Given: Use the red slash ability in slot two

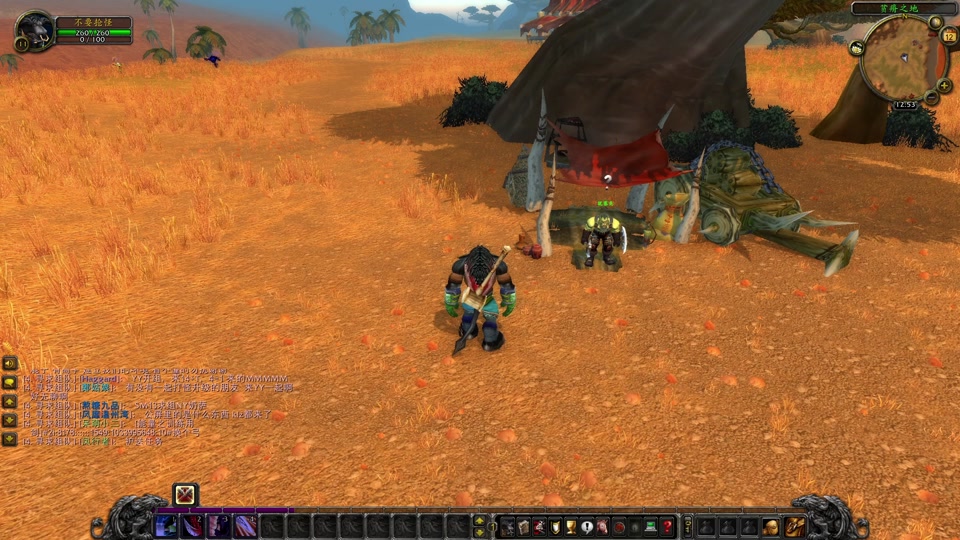Looking at the screenshot, I should (x=193, y=526).
